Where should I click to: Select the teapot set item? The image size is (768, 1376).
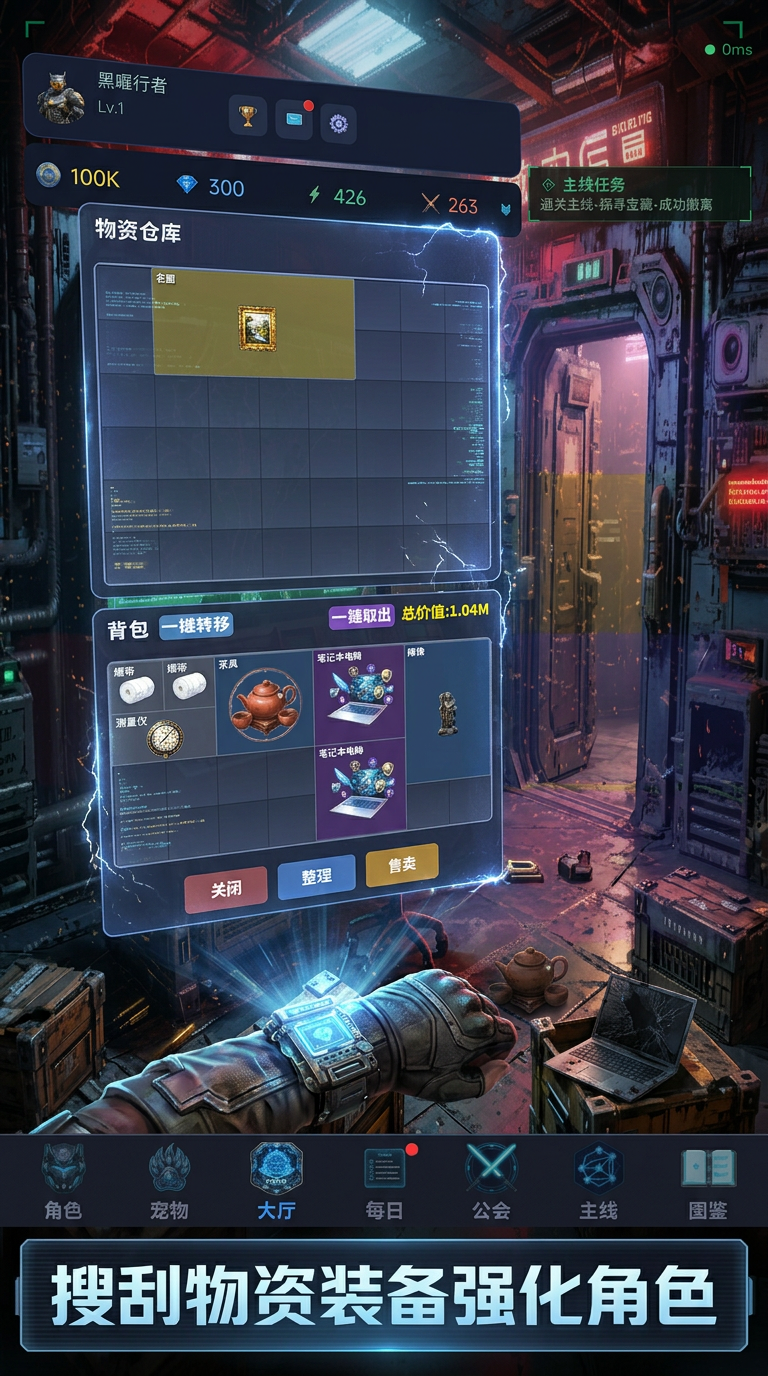click(264, 704)
